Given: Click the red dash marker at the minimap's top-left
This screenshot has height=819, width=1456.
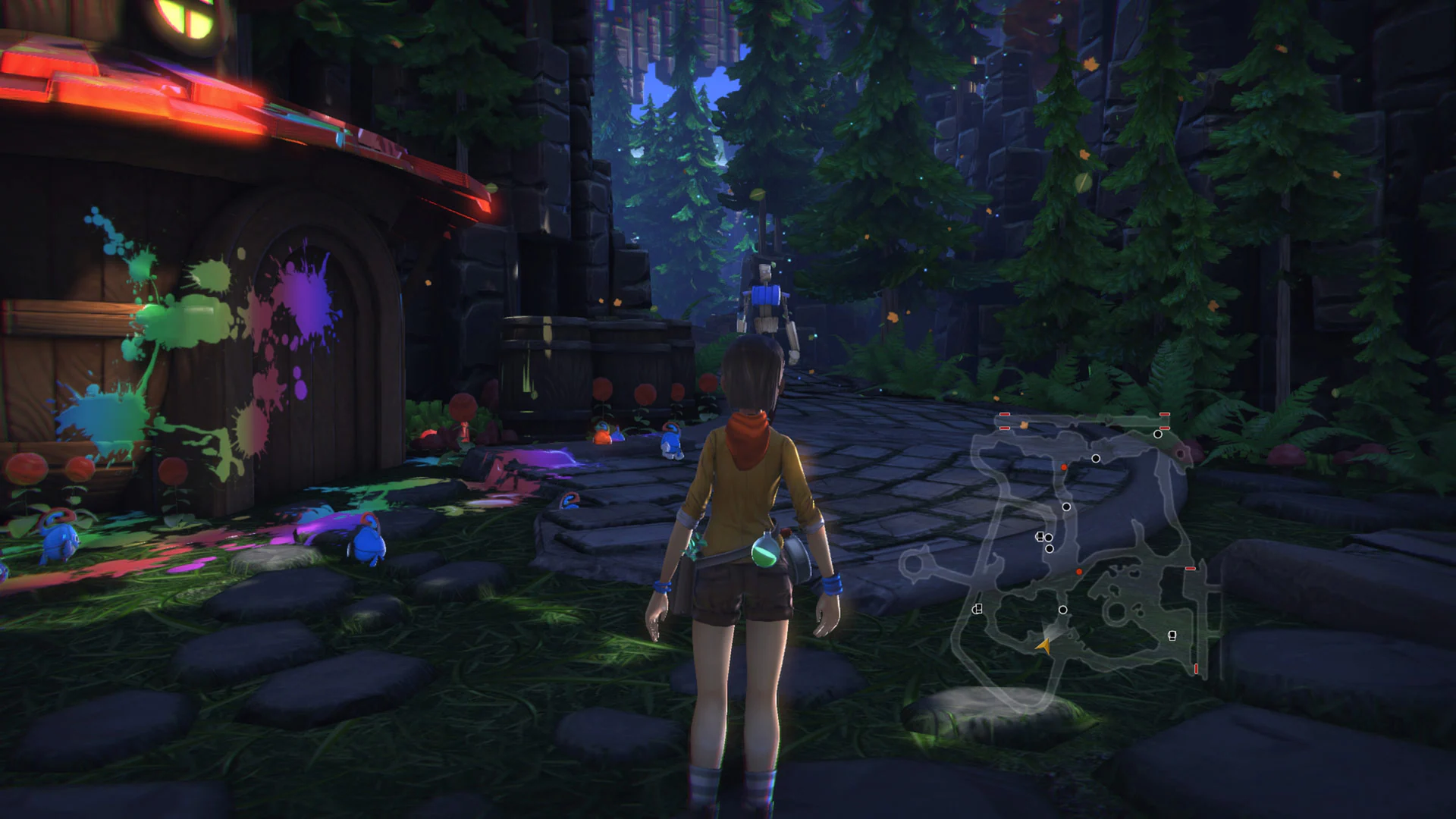Looking at the screenshot, I should click(x=1004, y=416).
